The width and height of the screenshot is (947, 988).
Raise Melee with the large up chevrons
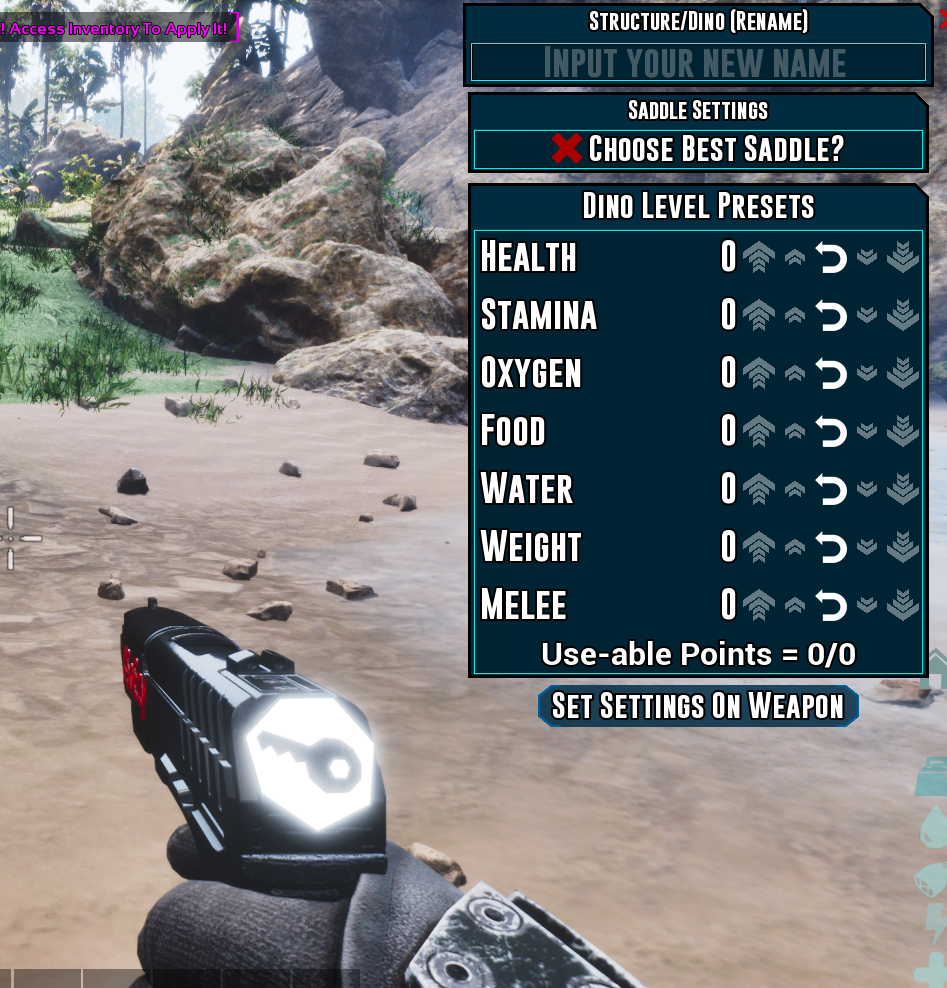(759, 606)
